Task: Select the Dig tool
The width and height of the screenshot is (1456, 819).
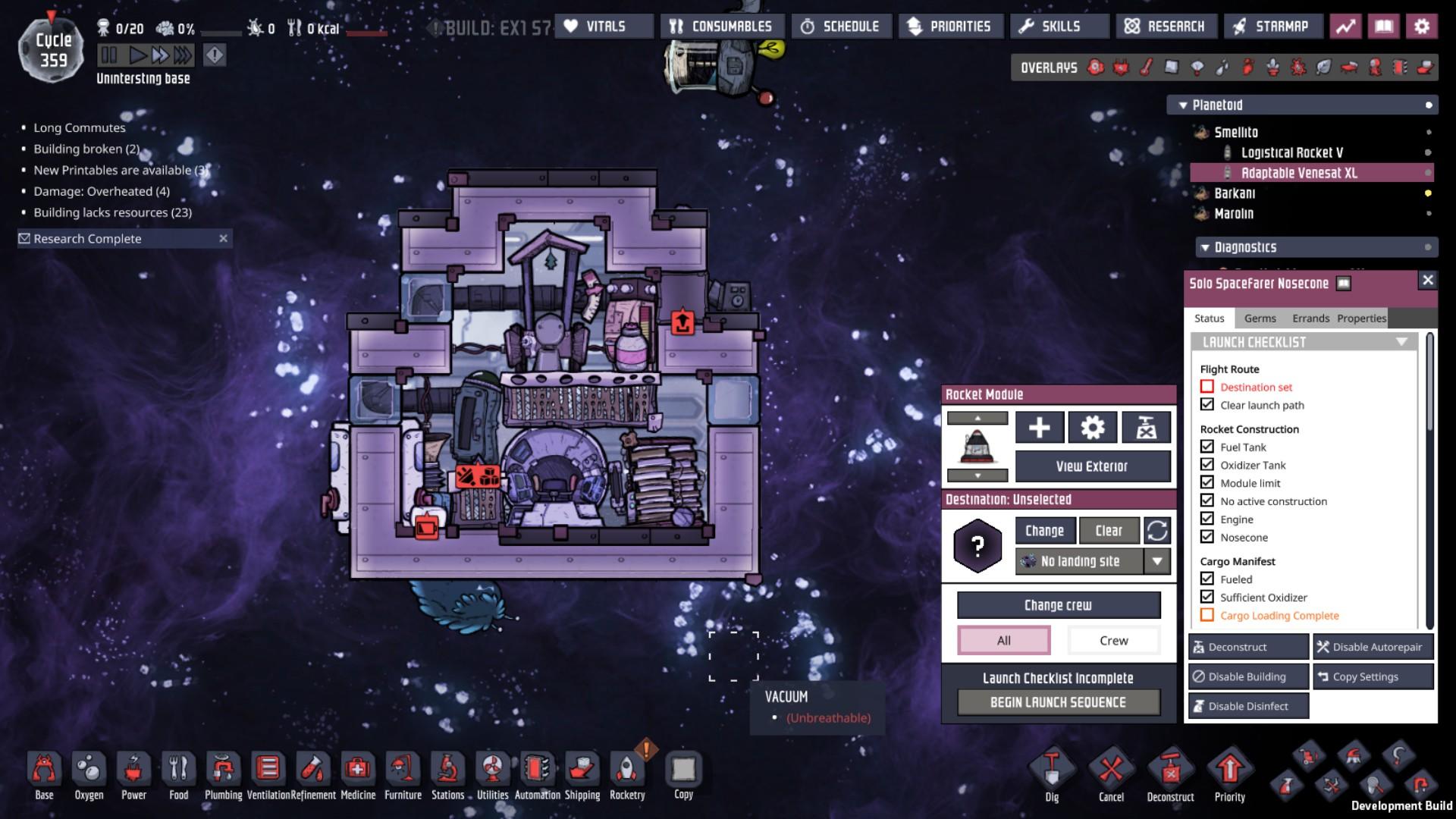Action: click(x=1052, y=775)
